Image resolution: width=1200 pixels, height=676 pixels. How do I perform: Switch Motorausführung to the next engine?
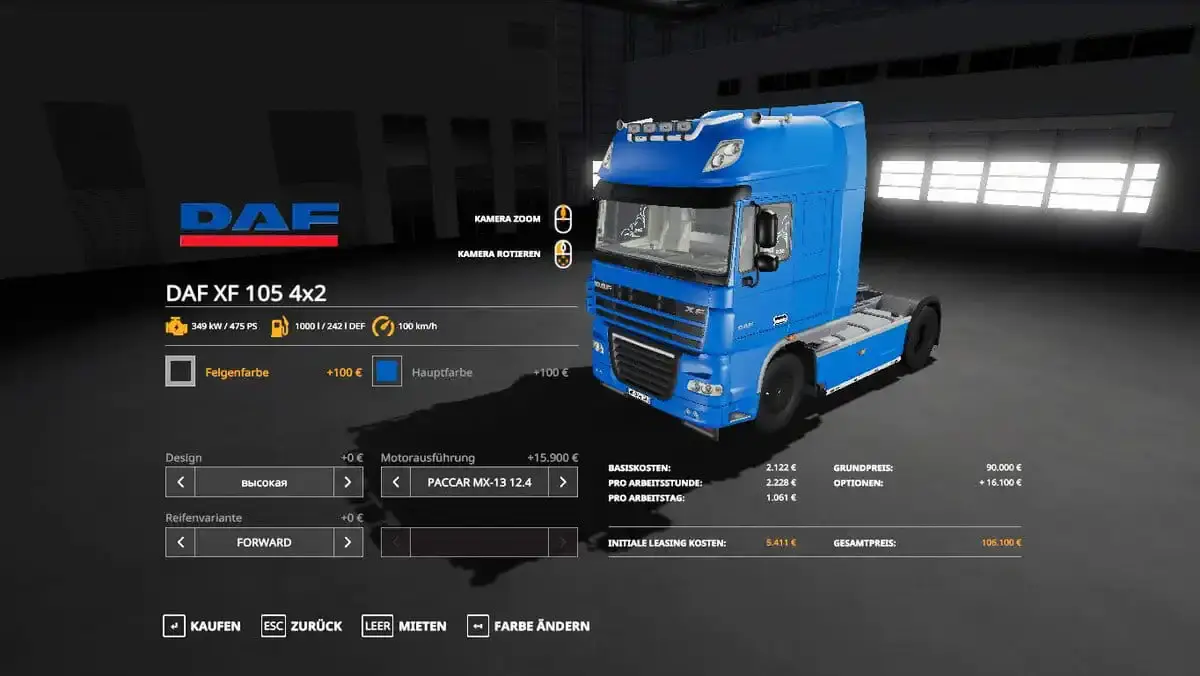[x=563, y=482]
